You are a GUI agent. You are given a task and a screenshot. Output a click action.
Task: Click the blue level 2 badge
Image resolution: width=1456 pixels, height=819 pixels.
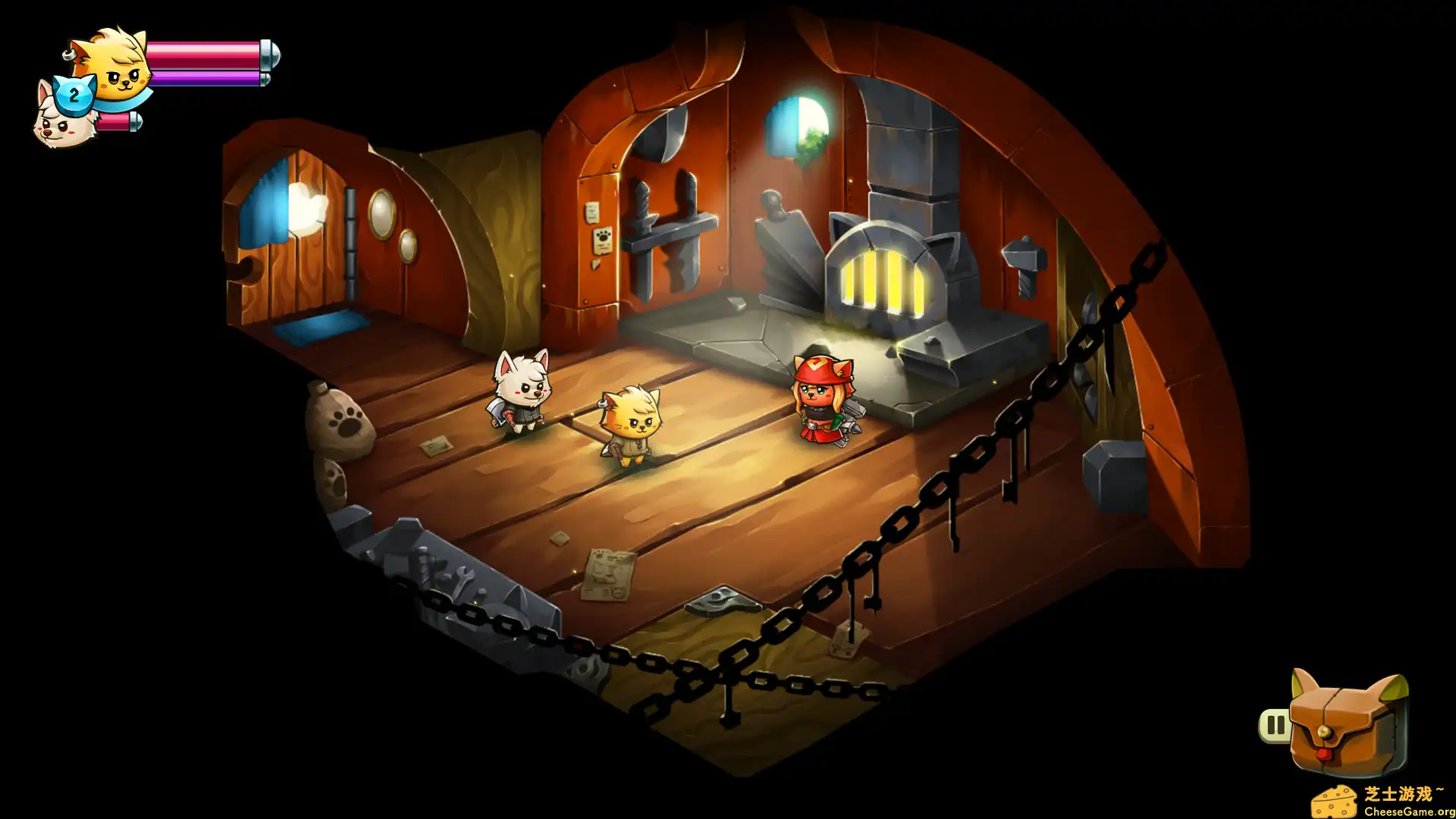coord(74,95)
